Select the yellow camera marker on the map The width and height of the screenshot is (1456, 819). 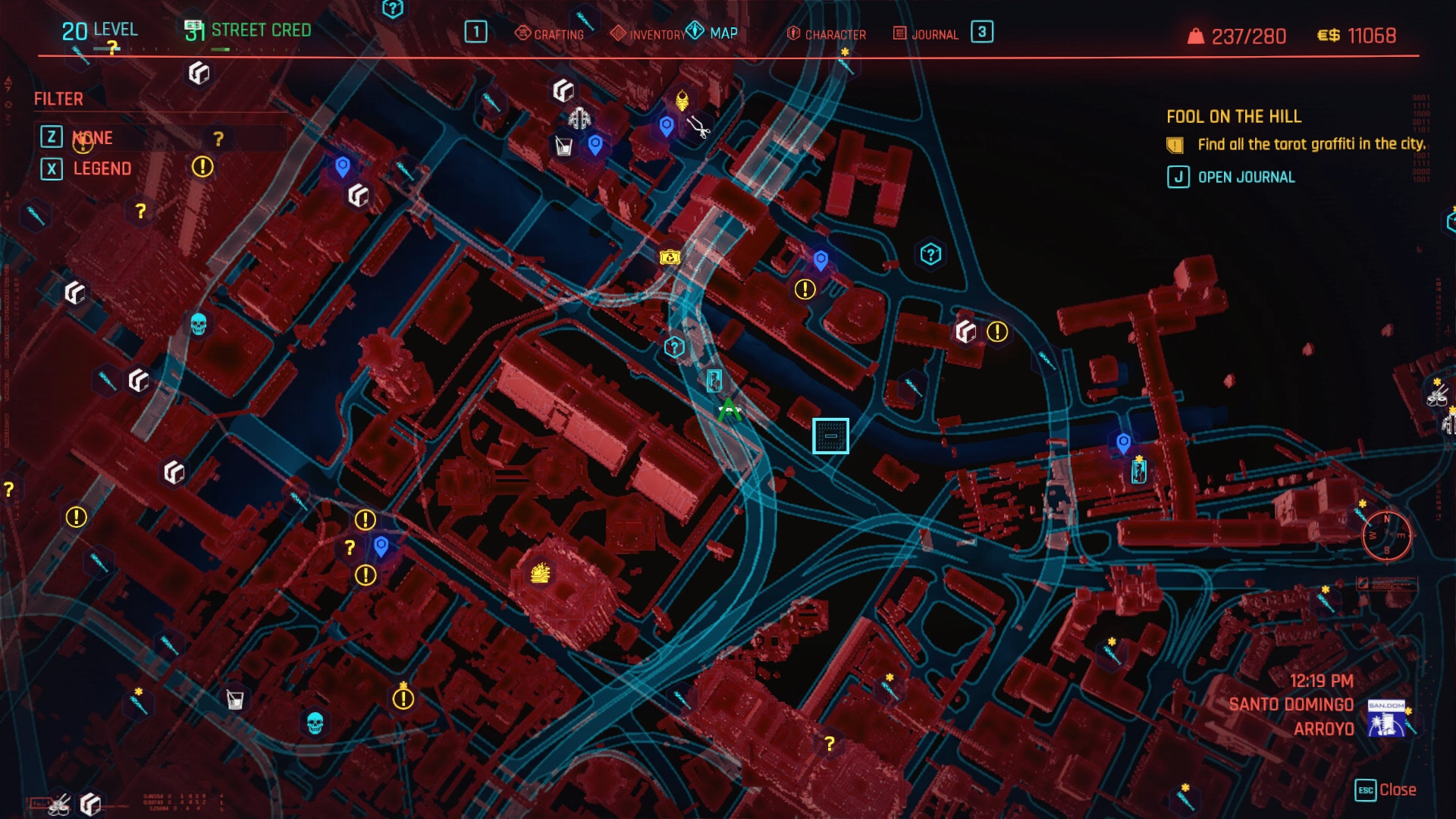pos(670,258)
